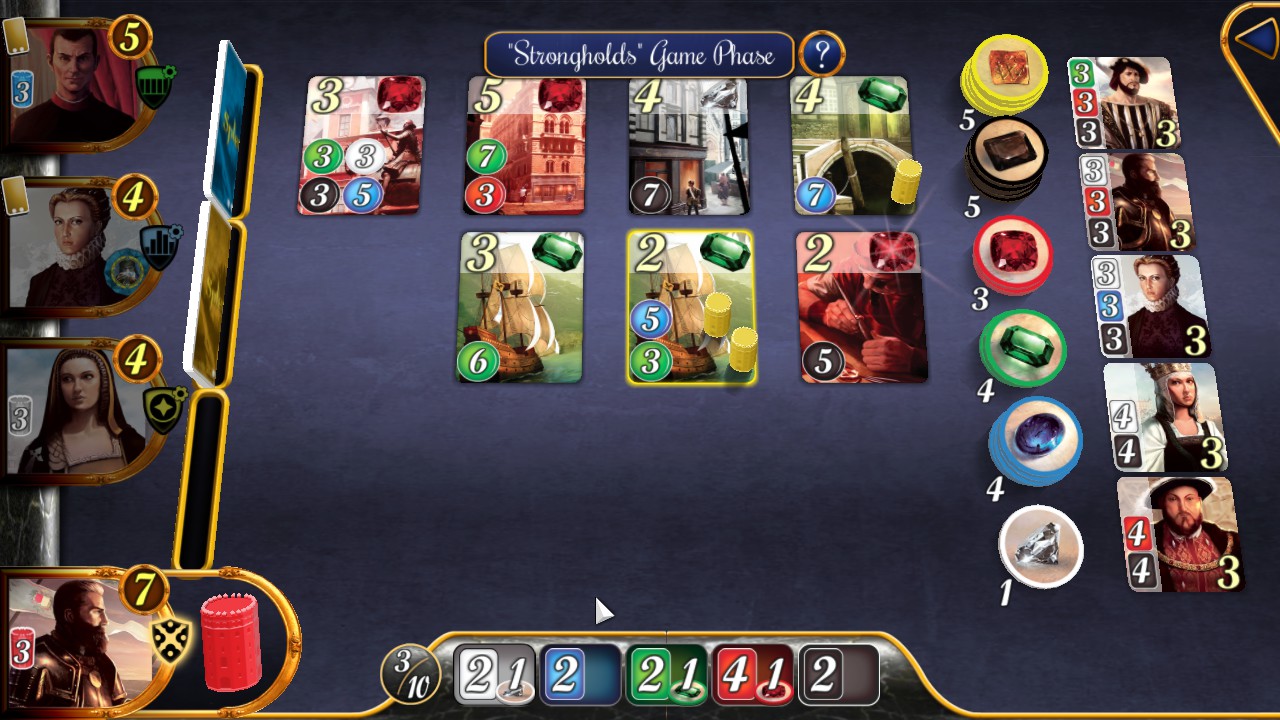Screen dimensions: 1280x720
Task: Select the red stronghold tower piece
Action: [x=232, y=640]
